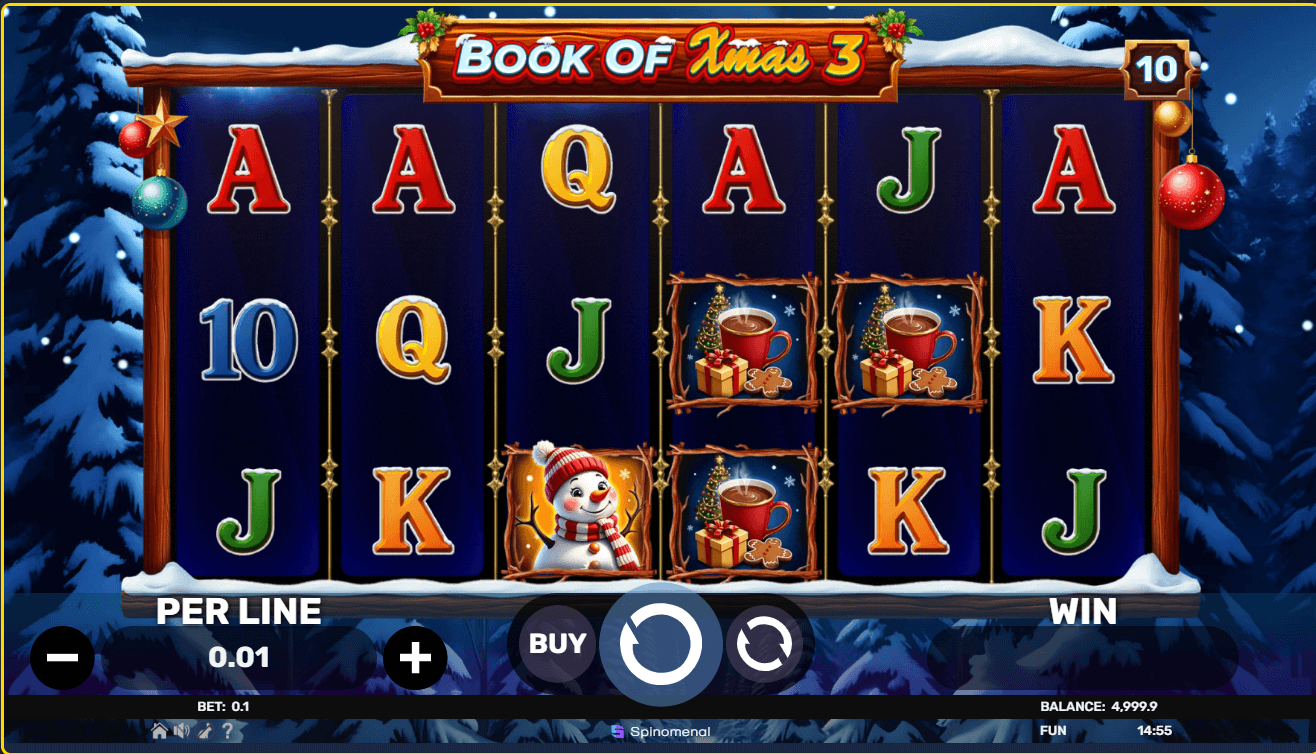Activate the autoplay button

764,645
